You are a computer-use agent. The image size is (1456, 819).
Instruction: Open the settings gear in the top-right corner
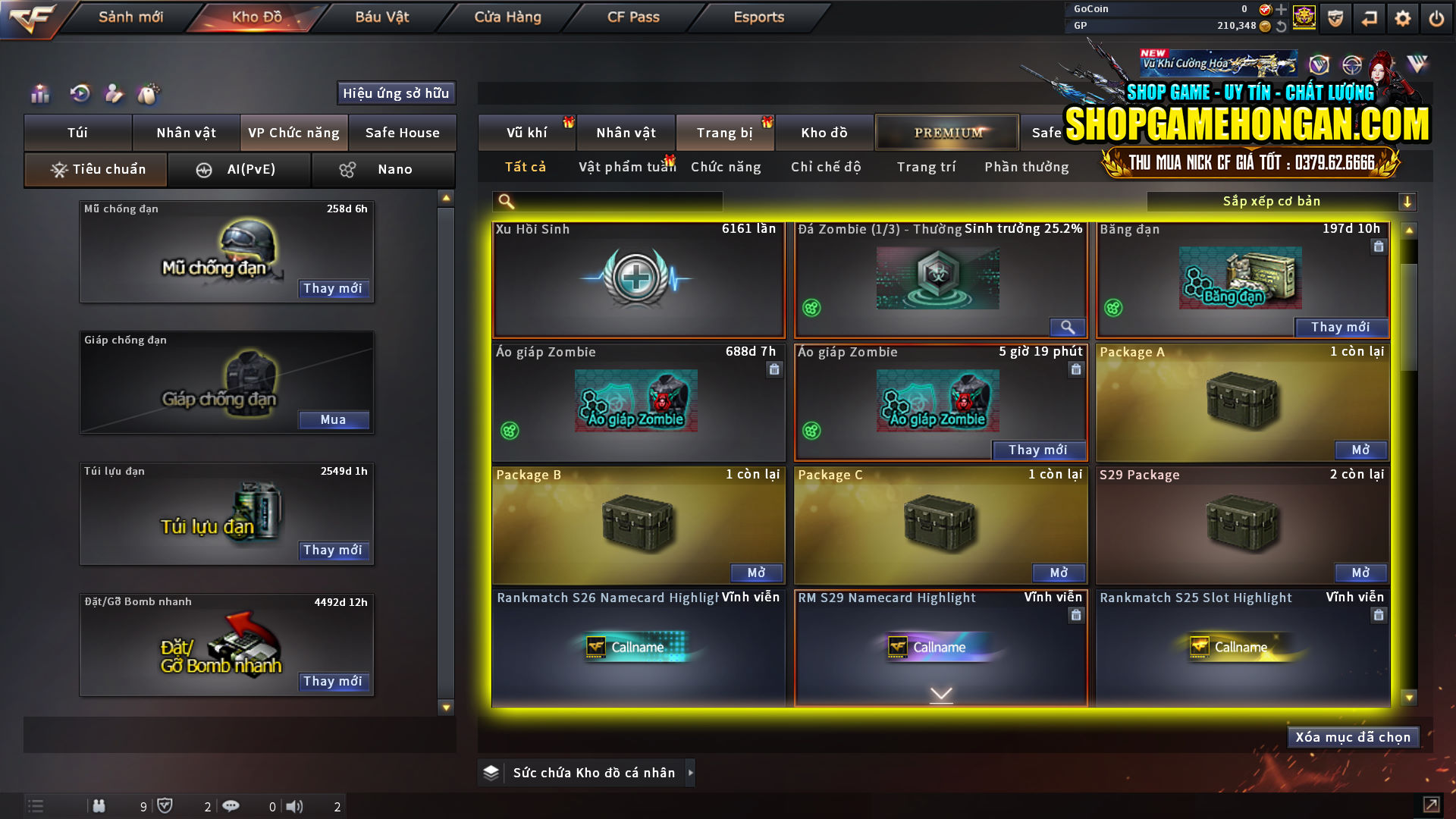(1403, 17)
